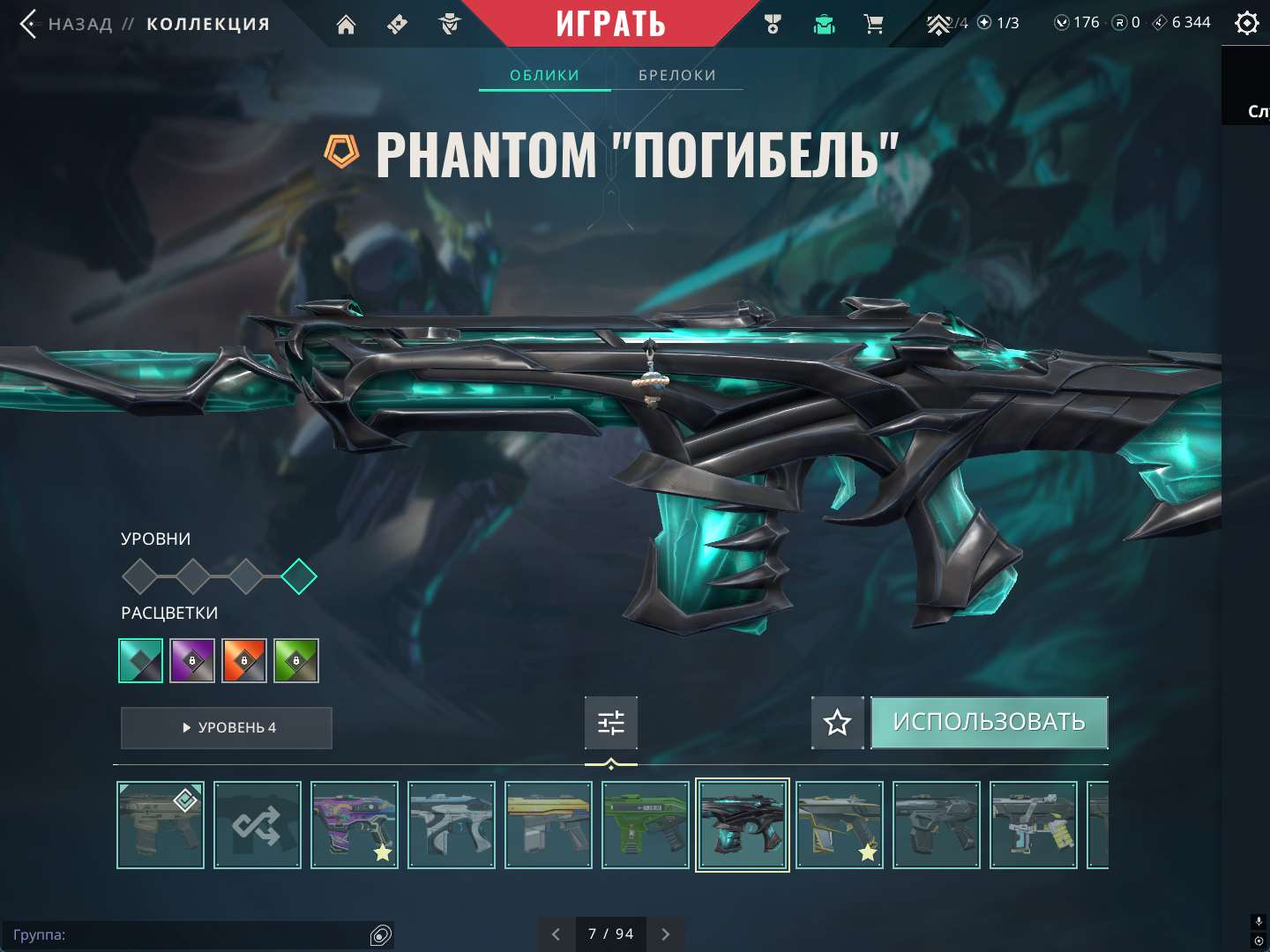
Task: Open the Store shopping cart icon
Action: click(874, 25)
